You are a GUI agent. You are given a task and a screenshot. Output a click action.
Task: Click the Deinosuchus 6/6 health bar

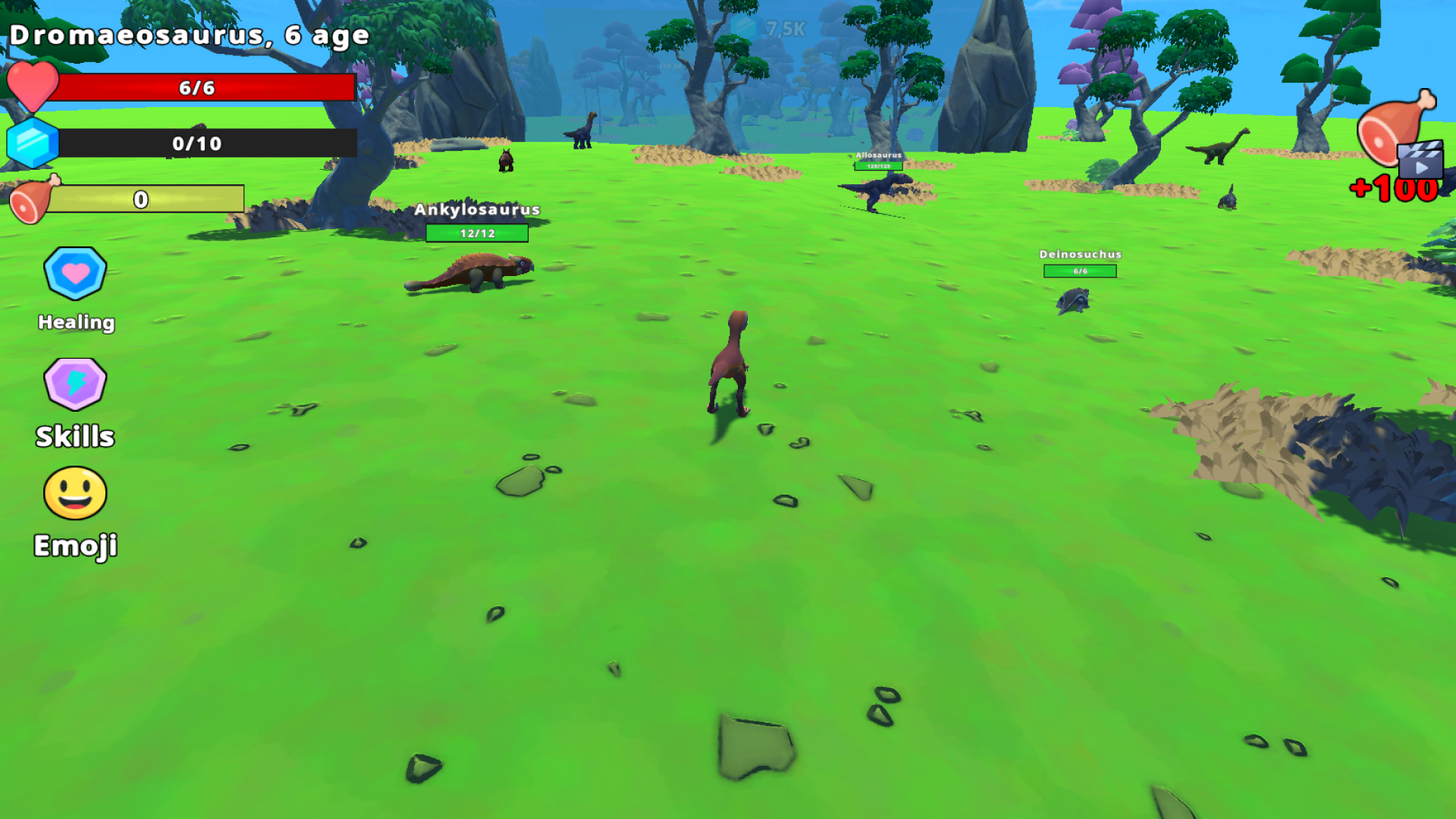point(1080,271)
